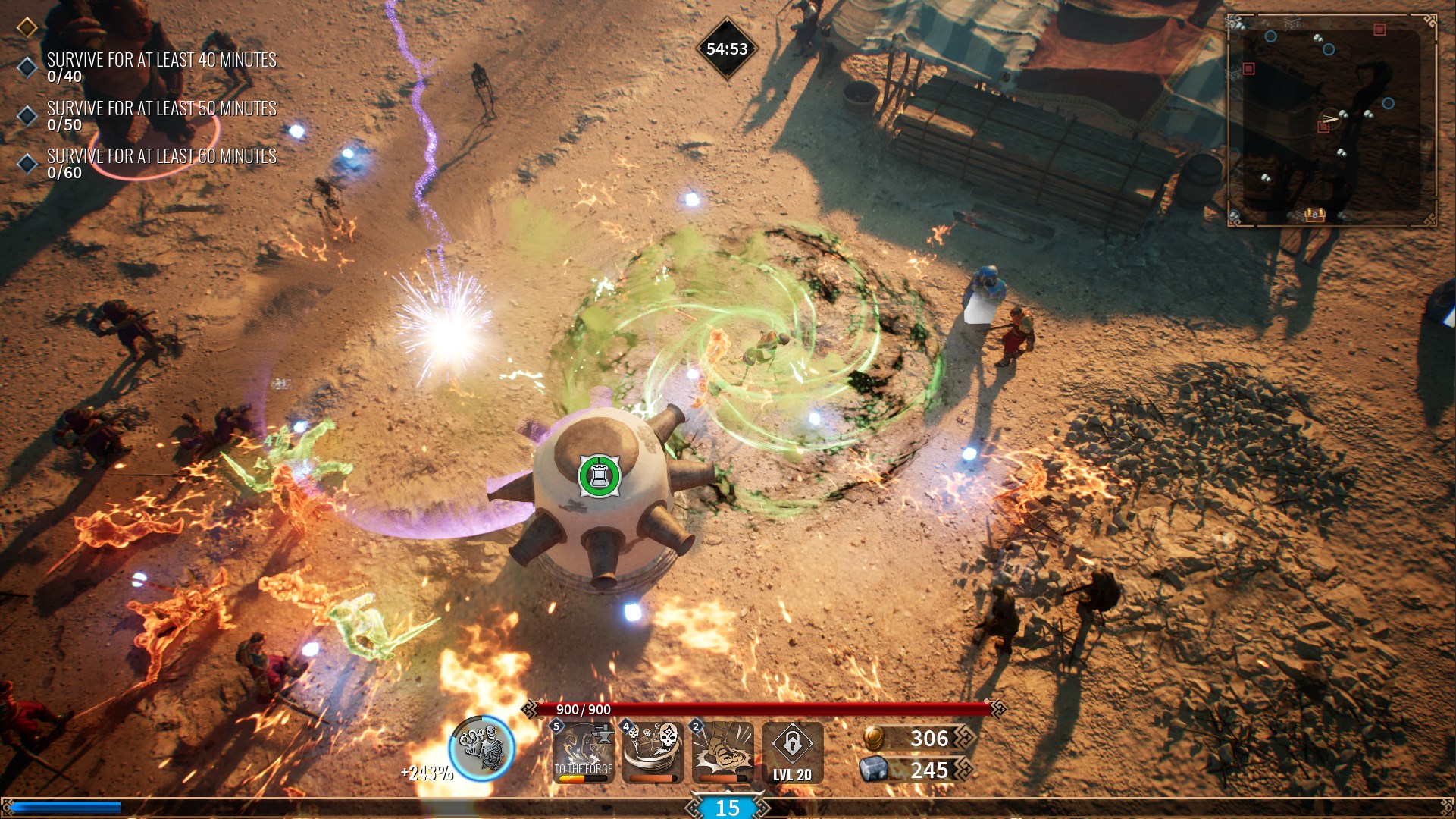Screen dimensions: 1456x819
Task: Click the treasure chest marker on minimap
Action: [x=1314, y=215]
